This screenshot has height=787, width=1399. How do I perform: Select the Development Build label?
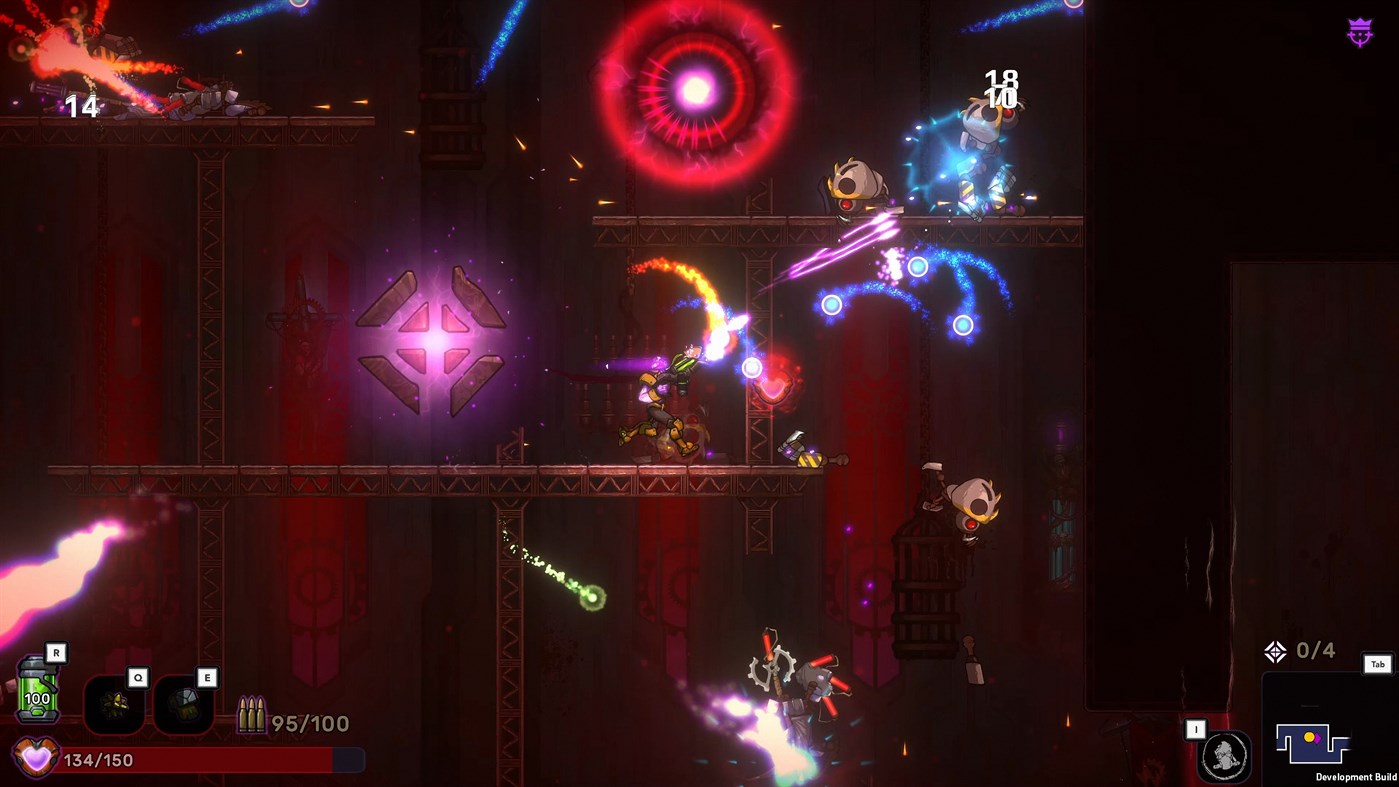(1356, 777)
